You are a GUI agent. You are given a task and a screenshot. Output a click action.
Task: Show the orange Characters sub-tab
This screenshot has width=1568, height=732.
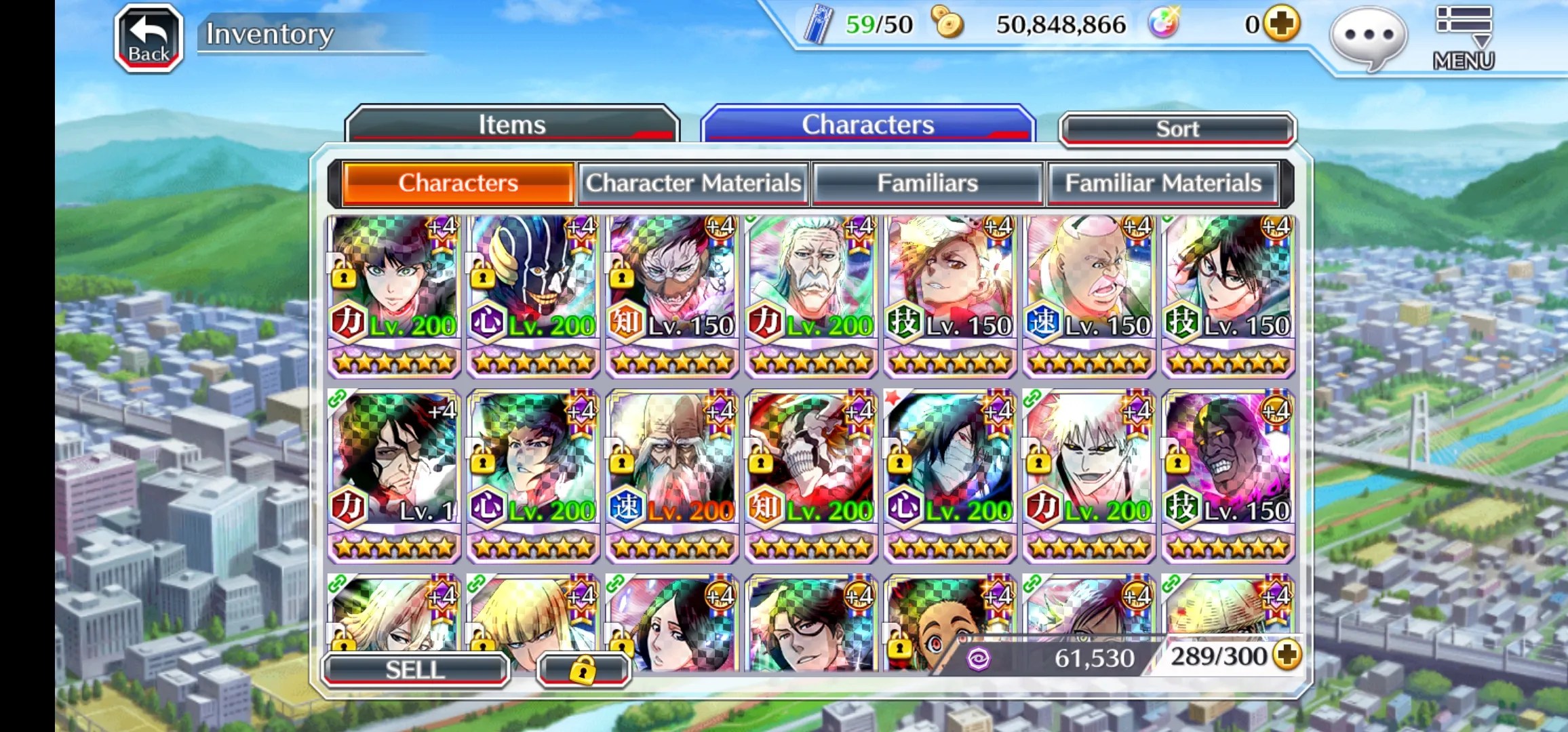point(458,183)
